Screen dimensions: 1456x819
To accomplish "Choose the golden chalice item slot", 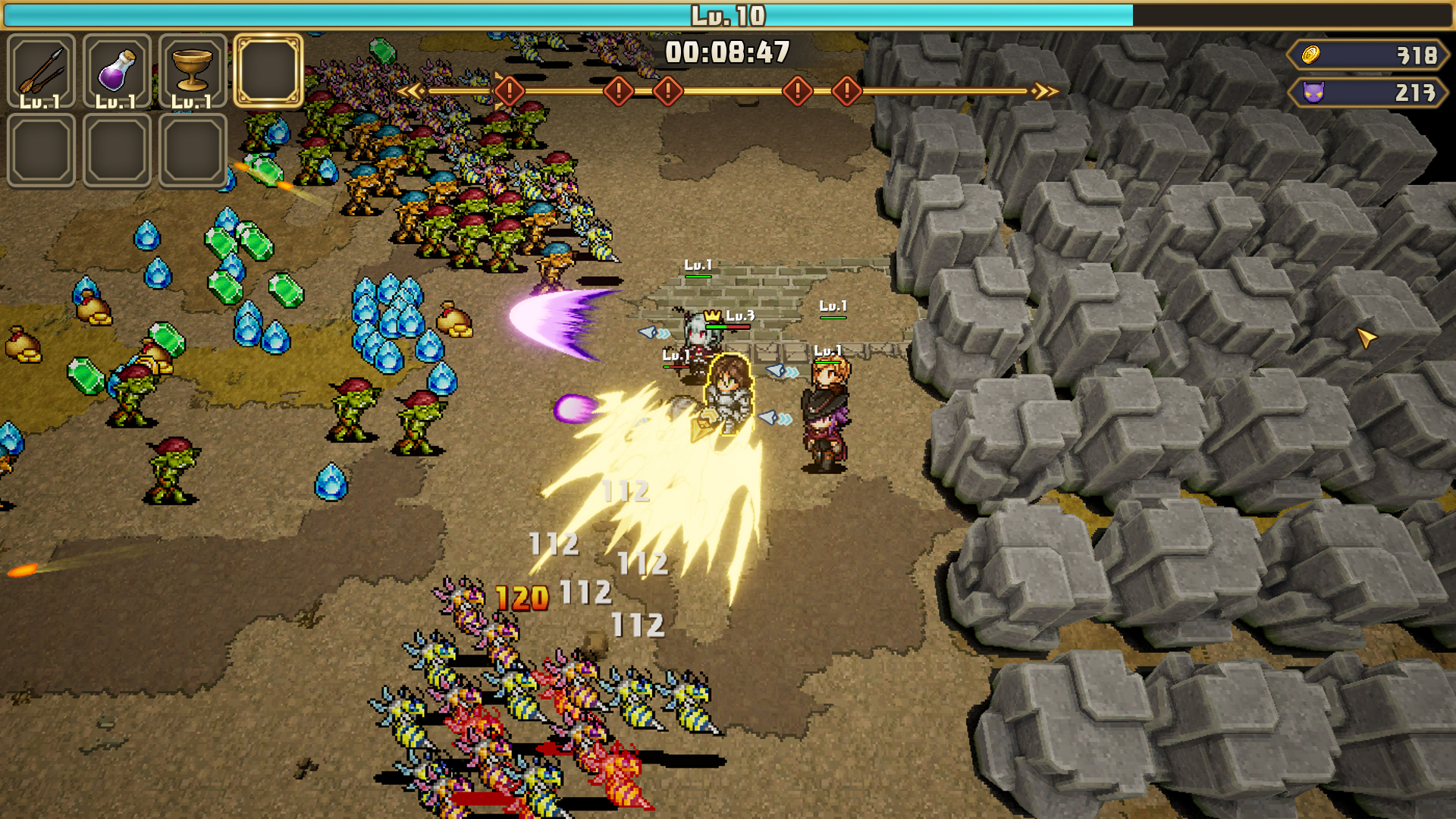I will (193, 71).
